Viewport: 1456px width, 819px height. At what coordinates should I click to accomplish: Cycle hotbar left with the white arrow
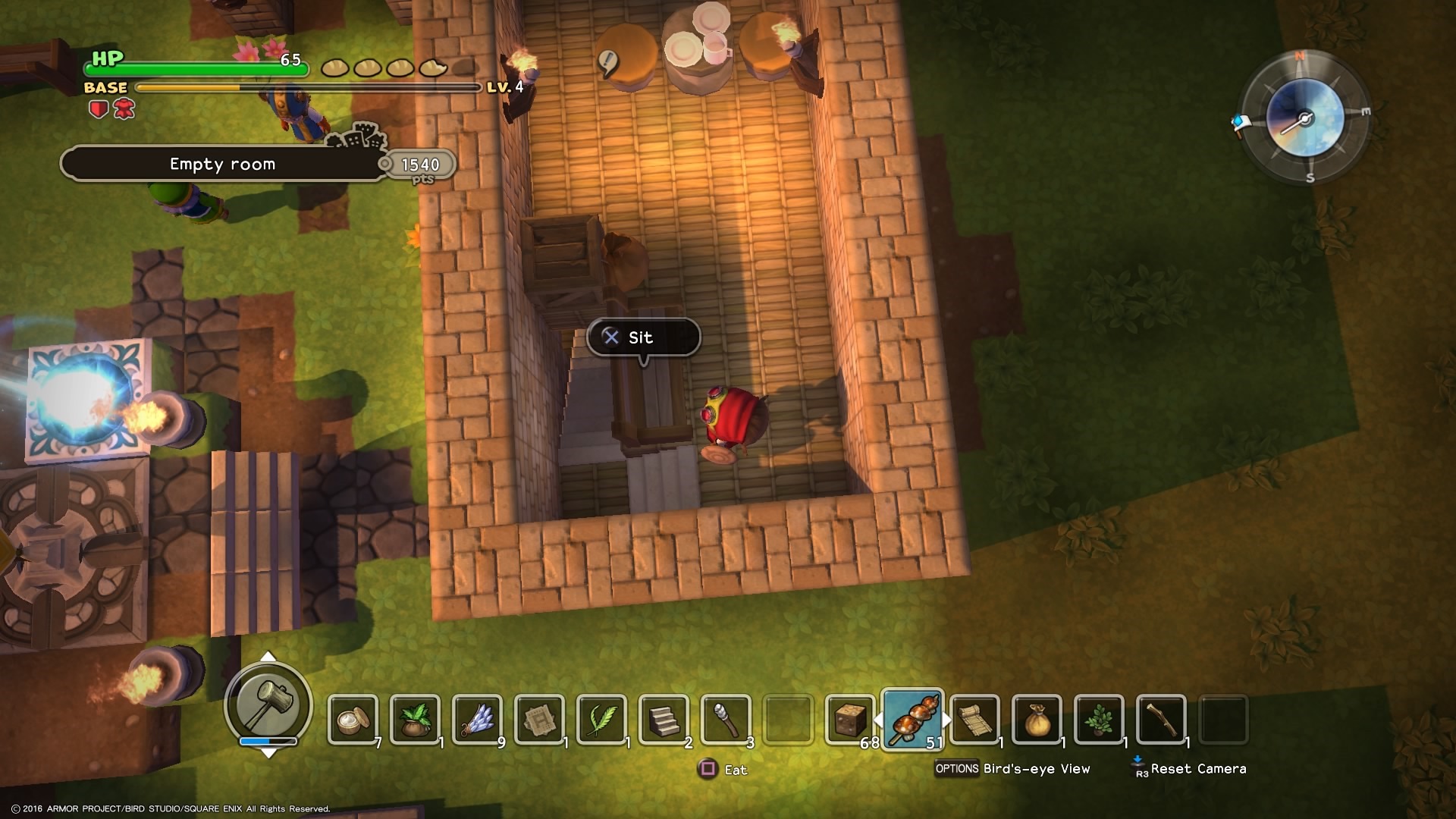(x=879, y=719)
